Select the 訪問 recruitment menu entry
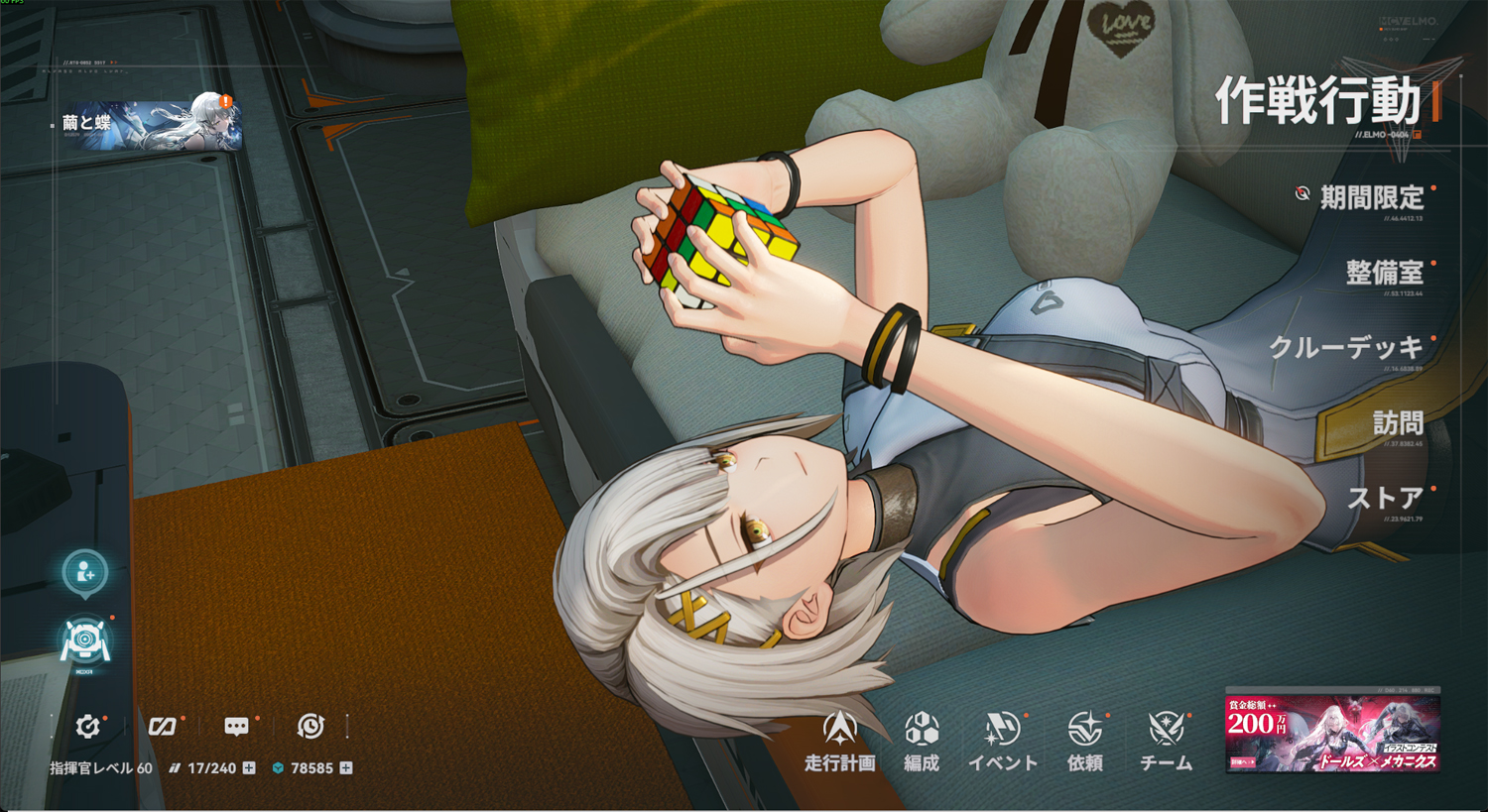The width and height of the screenshot is (1488, 812). coord(1398,424)
